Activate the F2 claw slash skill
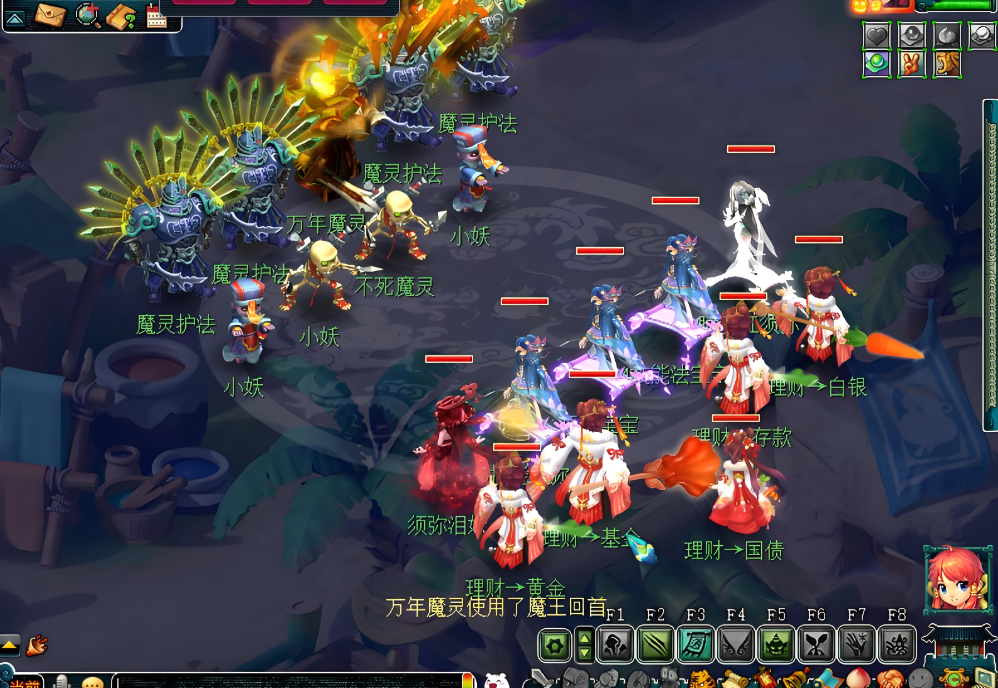The height and width of the screenshot is (688, 998). 655,645
